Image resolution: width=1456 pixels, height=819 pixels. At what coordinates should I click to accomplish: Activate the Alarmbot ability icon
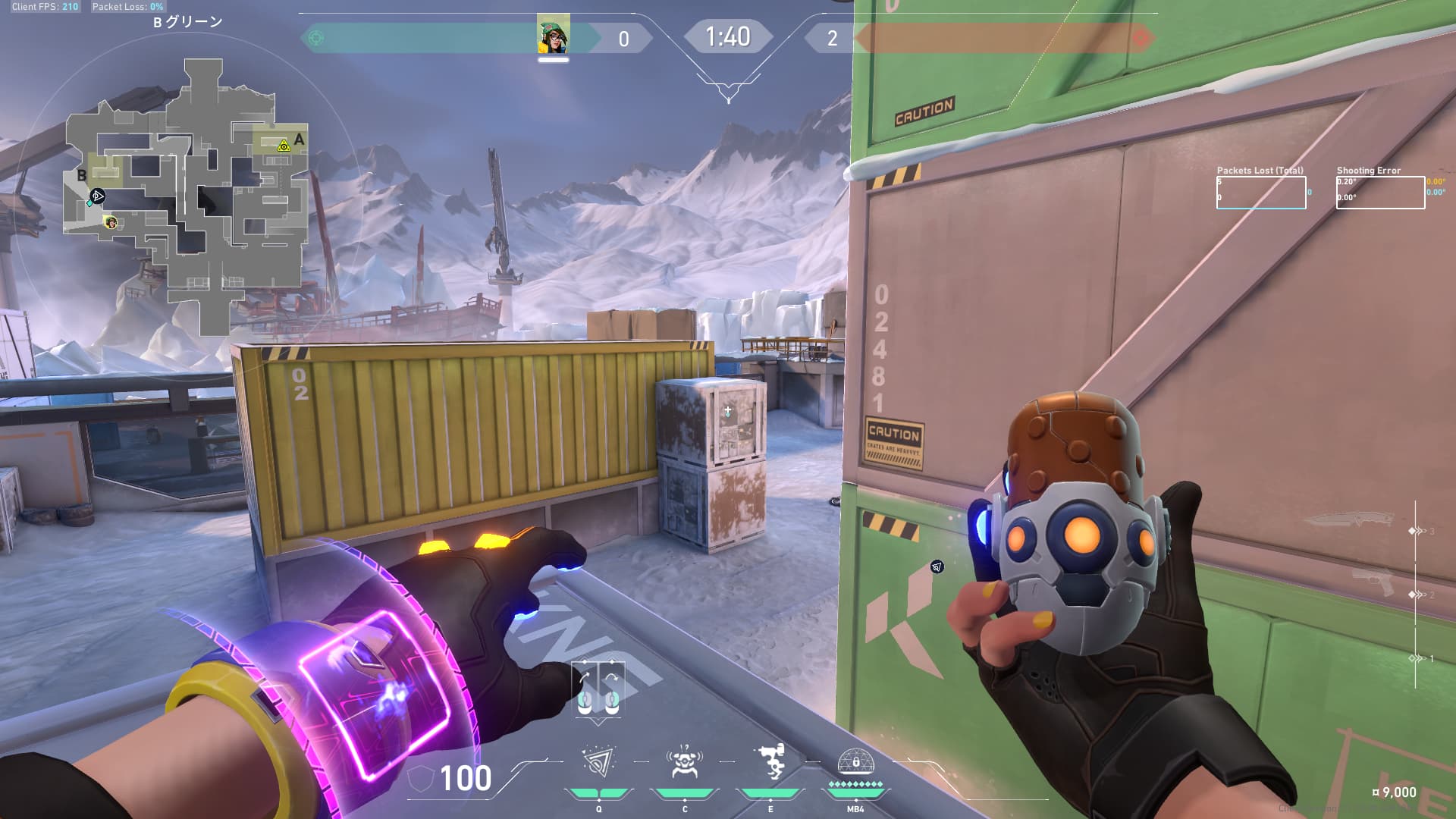pos(684,763)
